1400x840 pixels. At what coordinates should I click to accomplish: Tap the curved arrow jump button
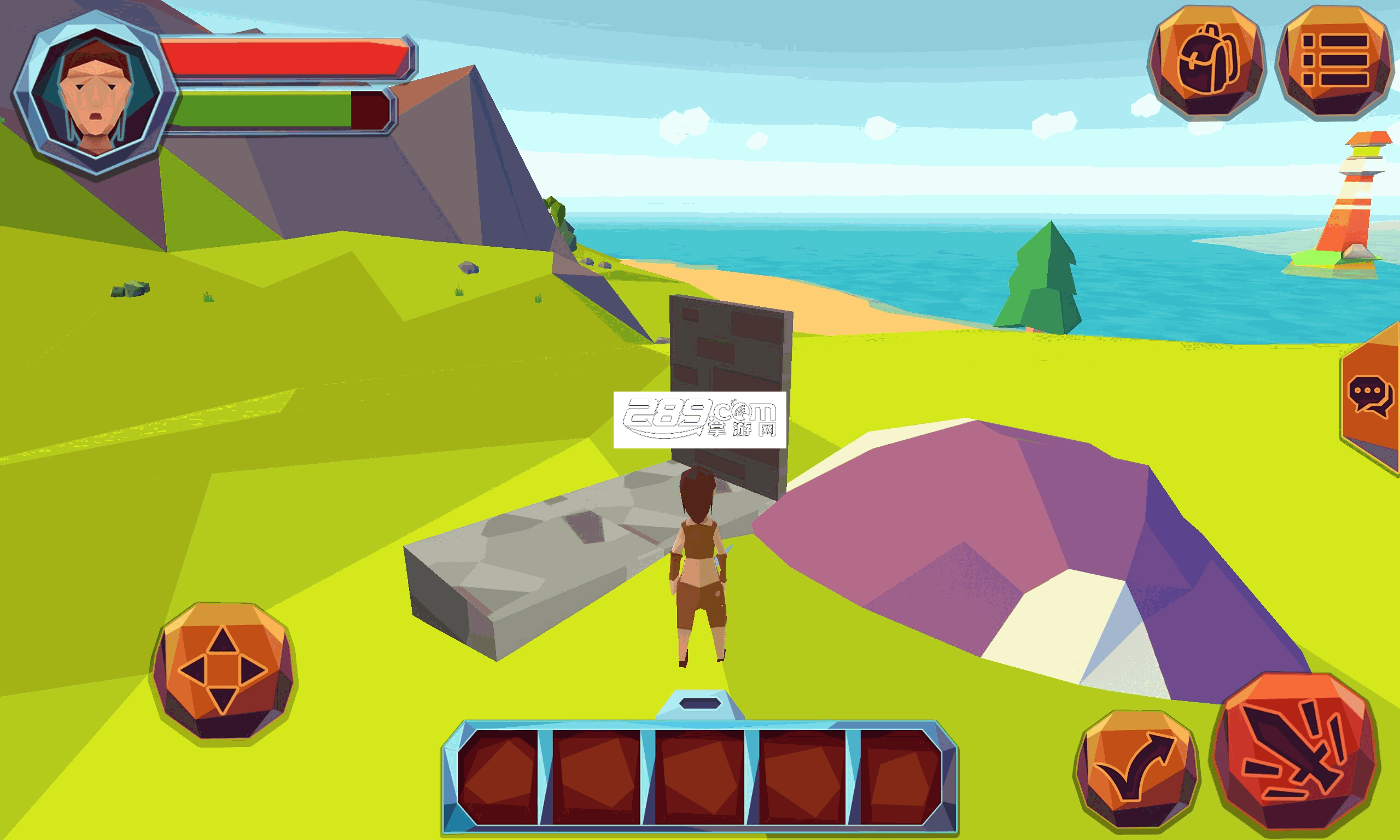pyautogui.click(x=1136, y=769)
